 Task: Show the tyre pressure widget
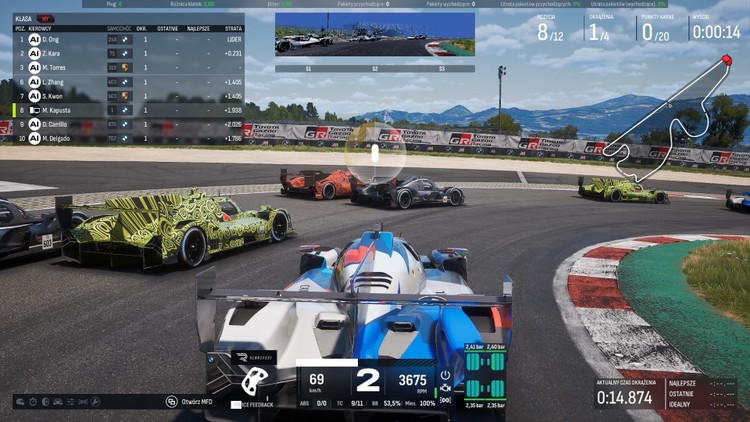[x=484, y=377]
